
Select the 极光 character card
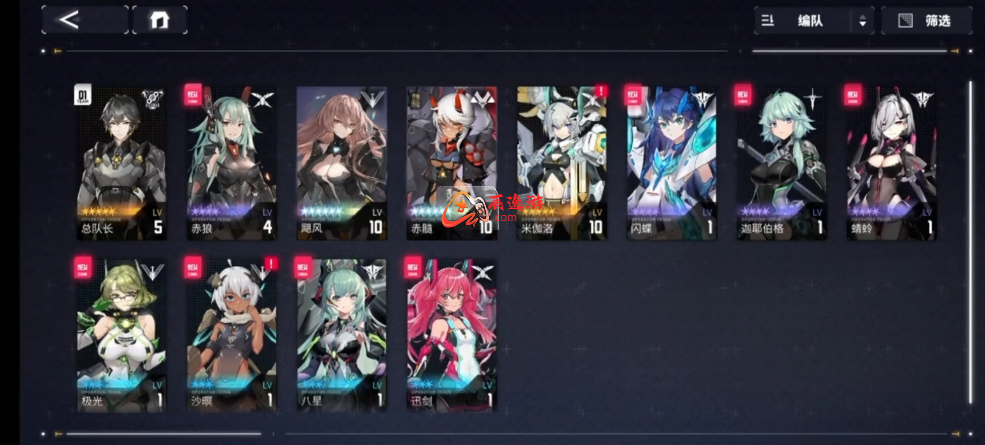click(x=121, y=334)
